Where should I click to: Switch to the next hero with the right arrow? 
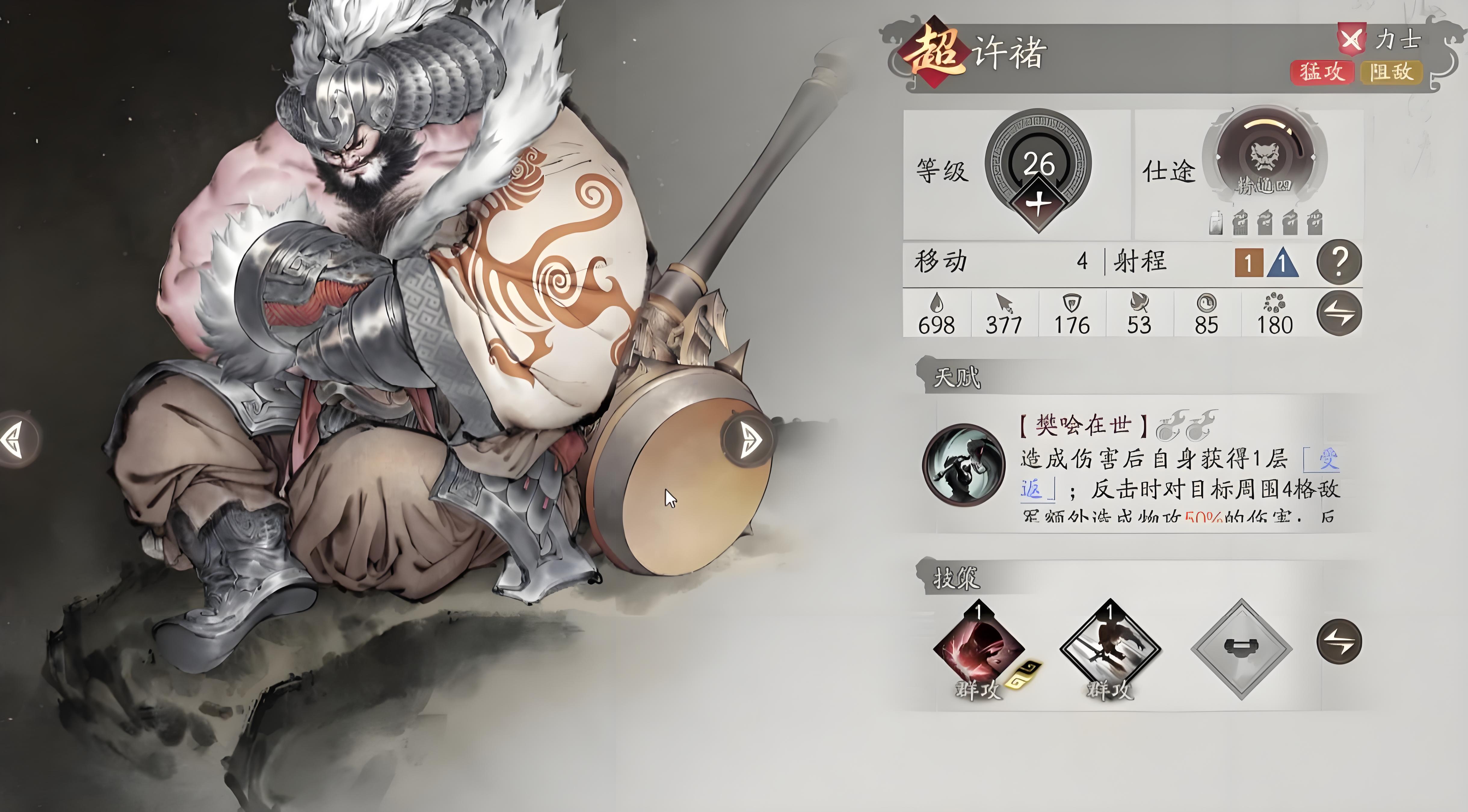point(749,440)
